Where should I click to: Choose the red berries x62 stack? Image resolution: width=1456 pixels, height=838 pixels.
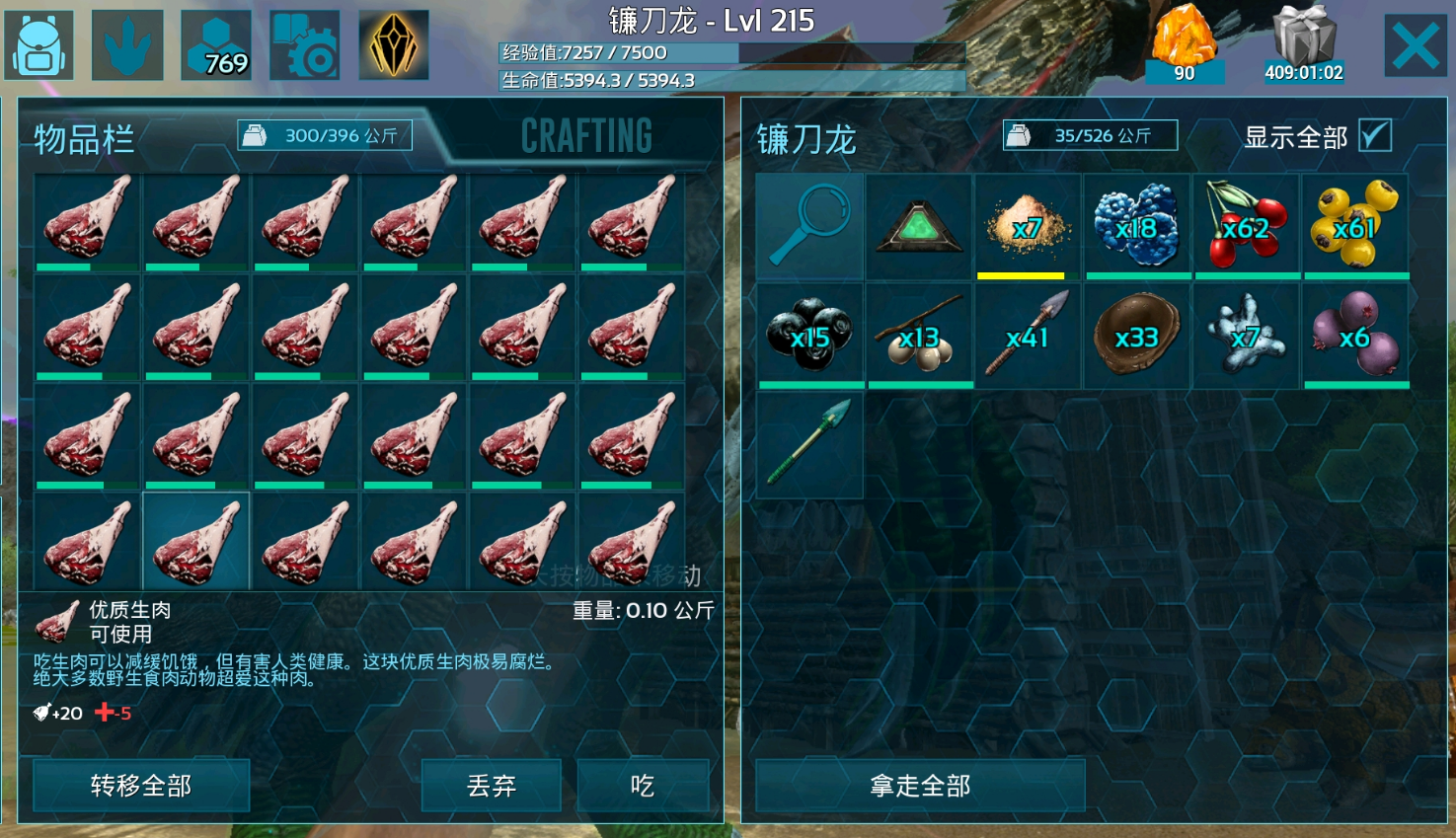point(1247,226)
